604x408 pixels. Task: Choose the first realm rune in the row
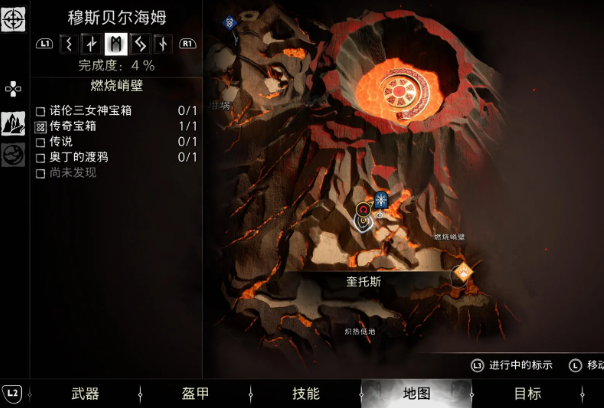(68, 43)
